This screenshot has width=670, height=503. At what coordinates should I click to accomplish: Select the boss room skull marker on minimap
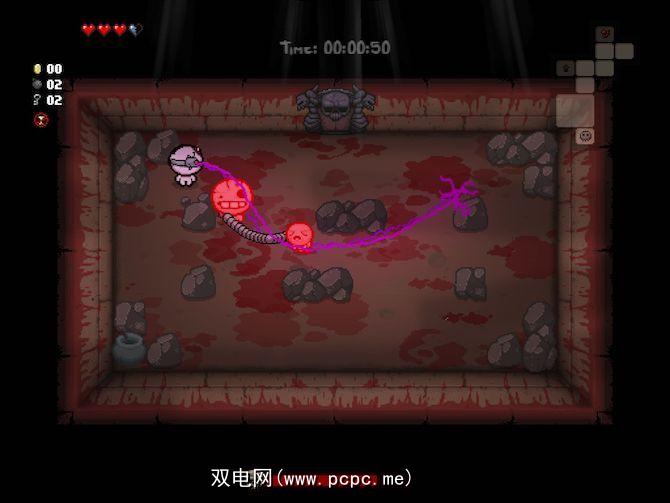[604, 33]
